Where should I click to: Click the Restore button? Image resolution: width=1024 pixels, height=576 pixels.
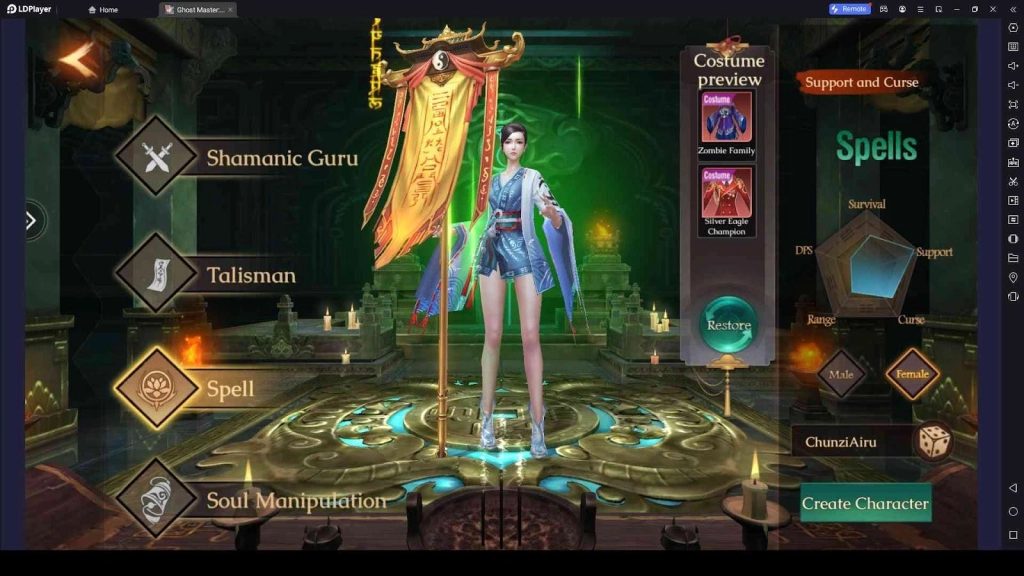point(728,325)
